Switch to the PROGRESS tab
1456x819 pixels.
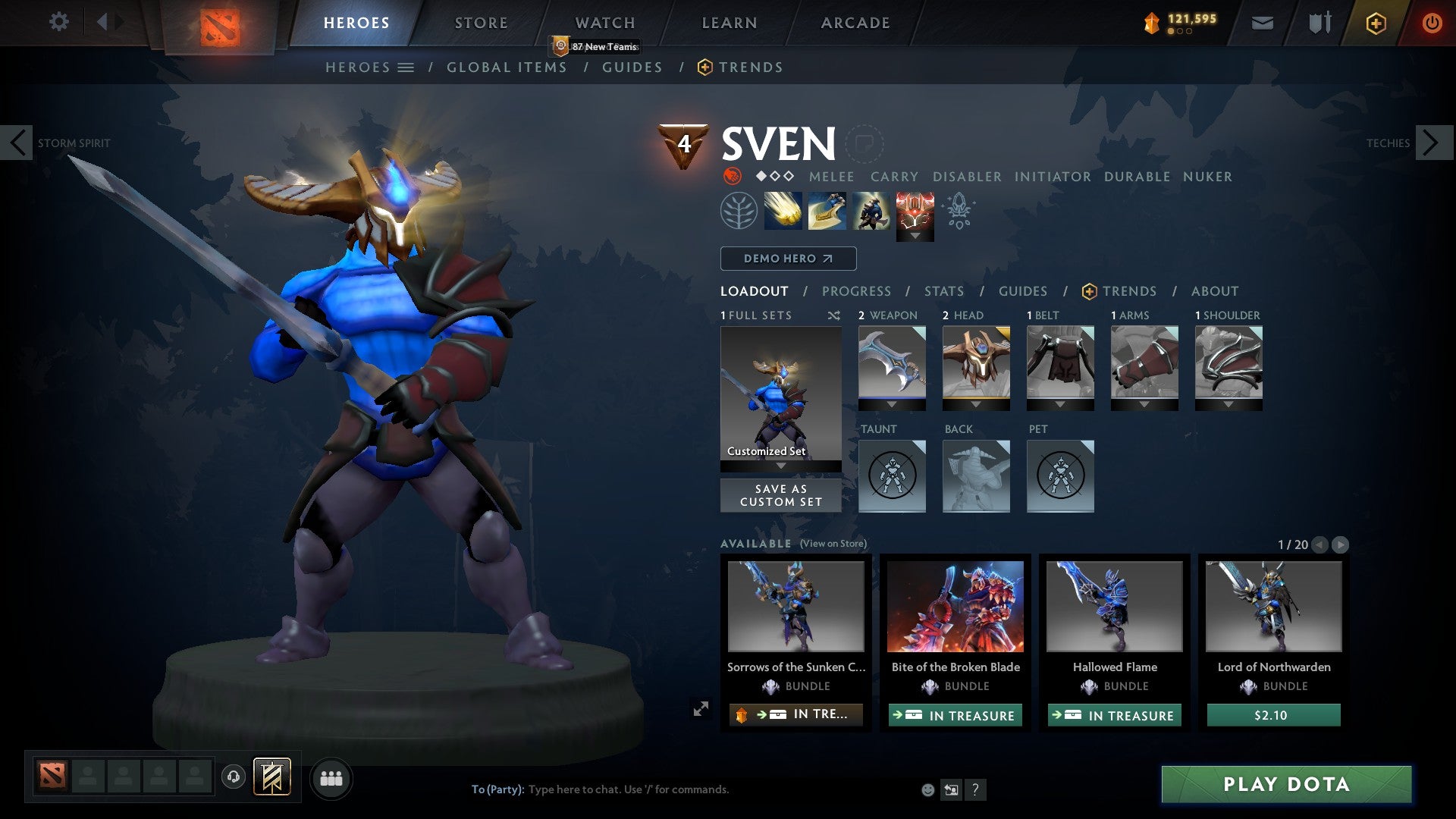[857, 290]
